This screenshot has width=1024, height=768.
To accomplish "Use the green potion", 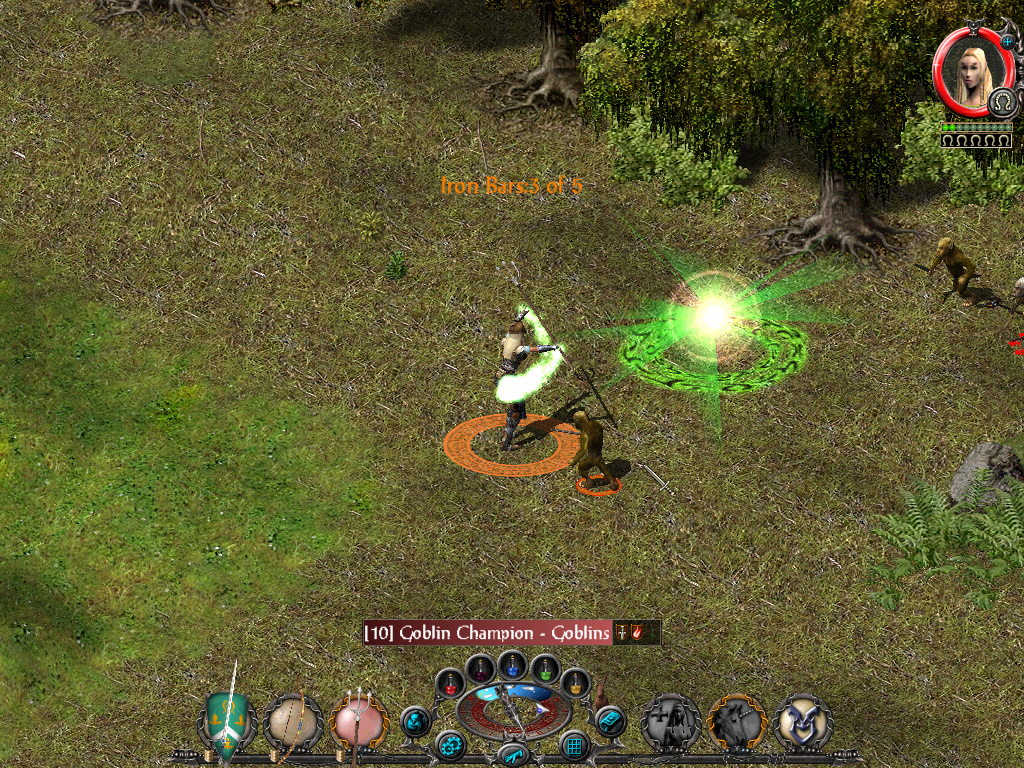I will pos(545,667).
